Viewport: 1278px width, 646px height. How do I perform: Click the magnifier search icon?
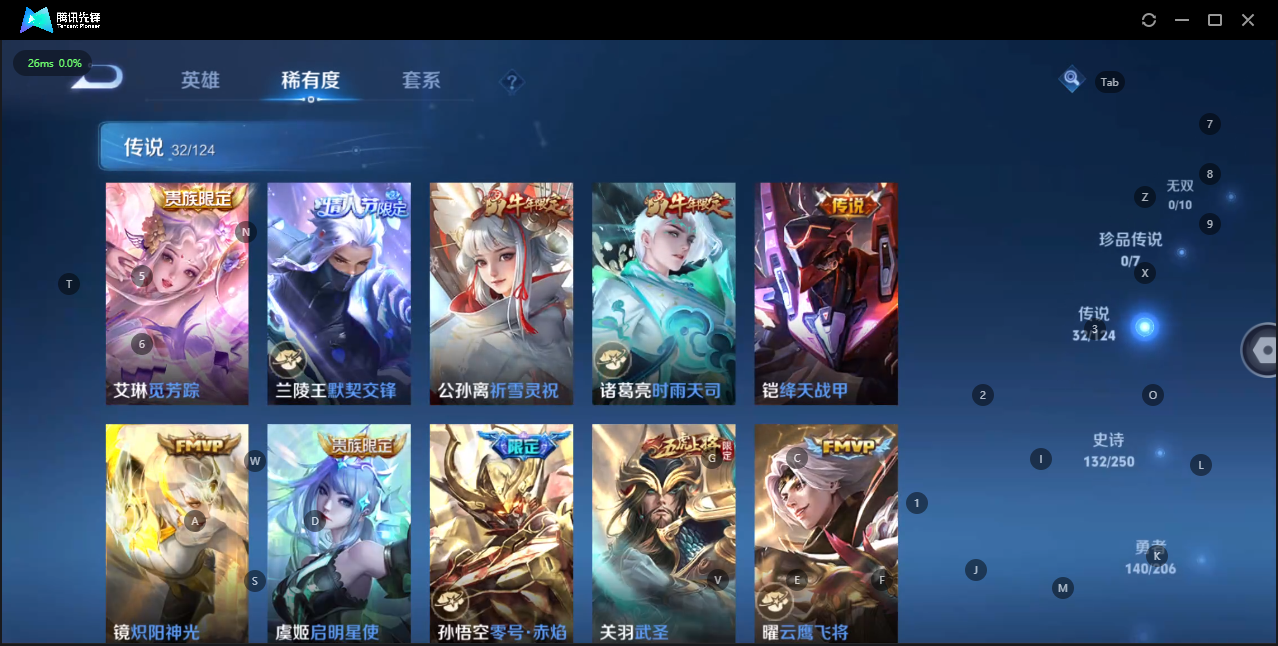coord(1072,79)
